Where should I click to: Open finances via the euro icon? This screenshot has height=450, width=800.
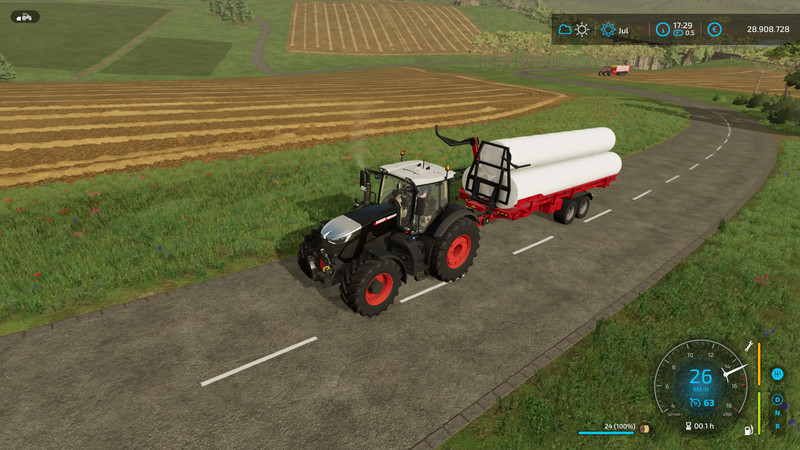coord(714,29)
